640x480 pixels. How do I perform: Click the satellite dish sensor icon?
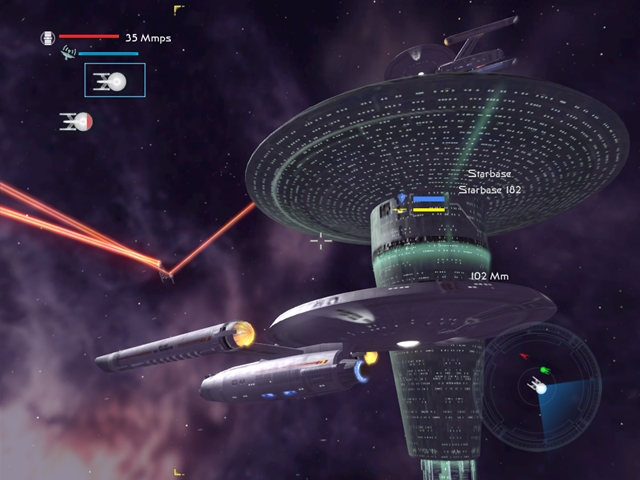(x=68, y=51)
